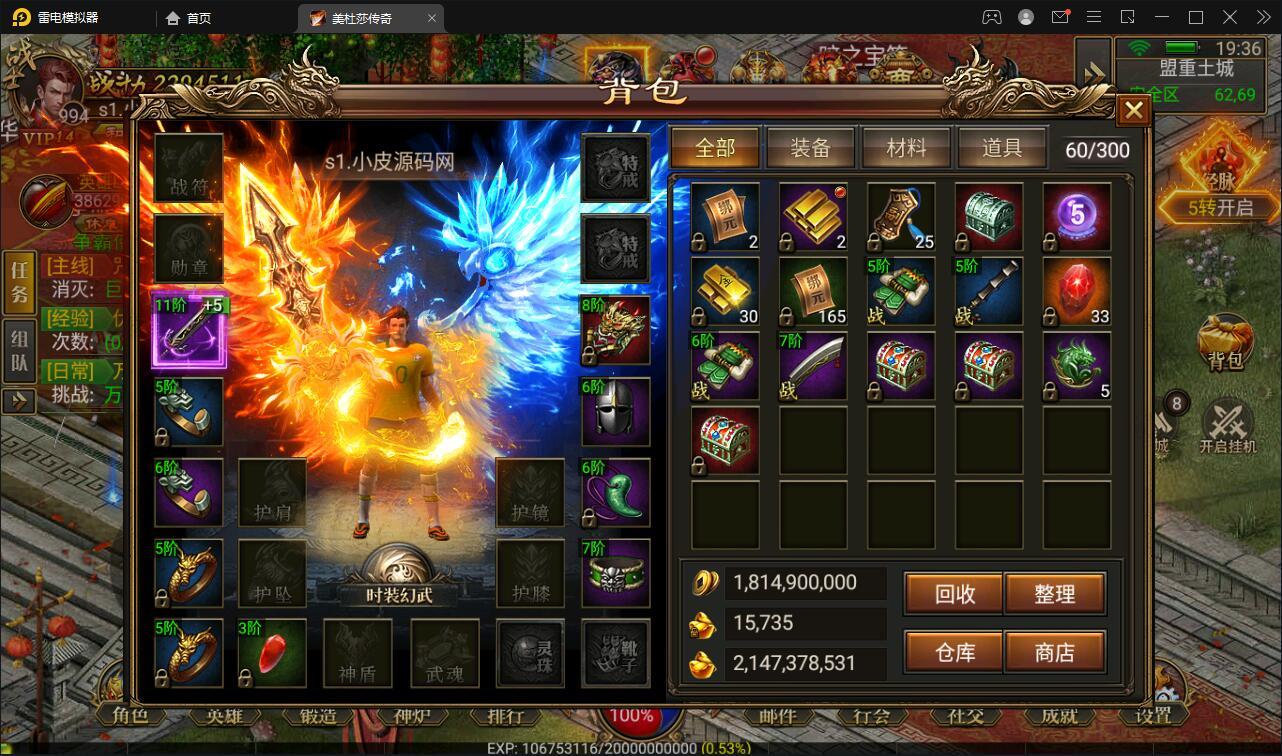This screenshot has width=1282, height=756.
Task: Open the 仓库 warehouse
Action: coord(954,652)
